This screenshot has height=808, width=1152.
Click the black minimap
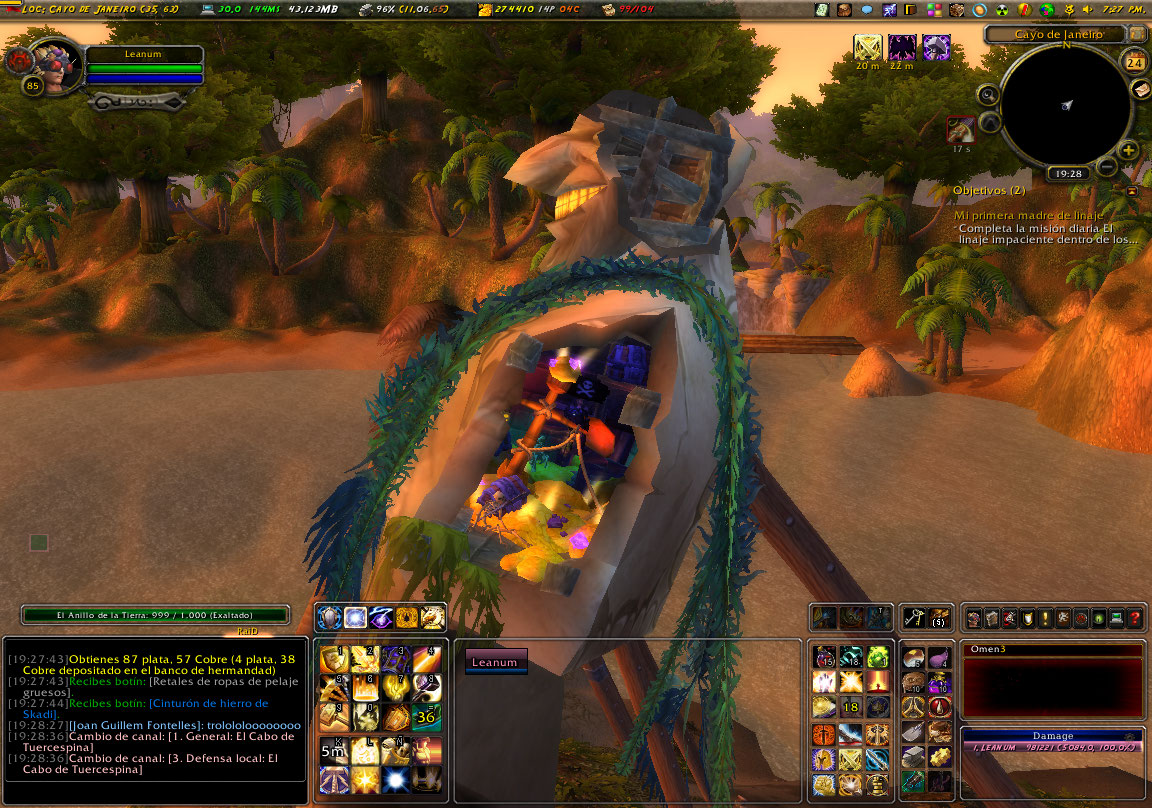coord(1066,104)
